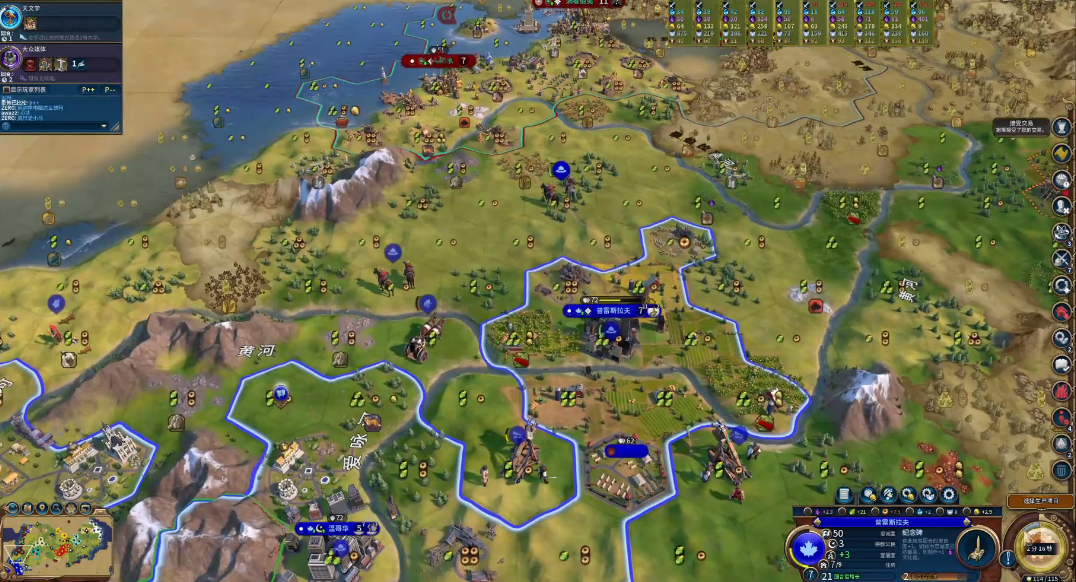
Task: Open the change production gear icon
Action: (x=949, y=494)
